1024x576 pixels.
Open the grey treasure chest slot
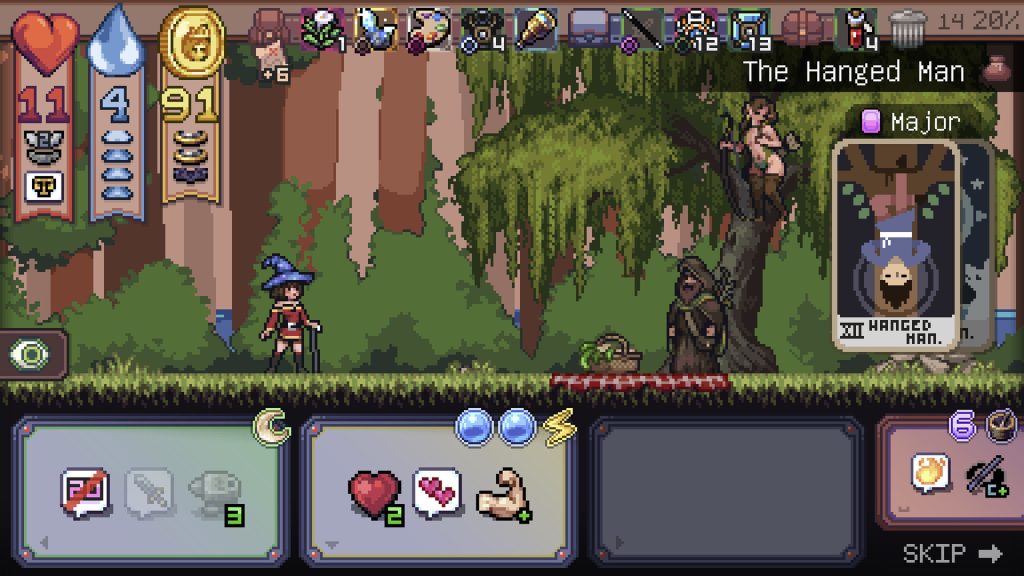(589, 28)
